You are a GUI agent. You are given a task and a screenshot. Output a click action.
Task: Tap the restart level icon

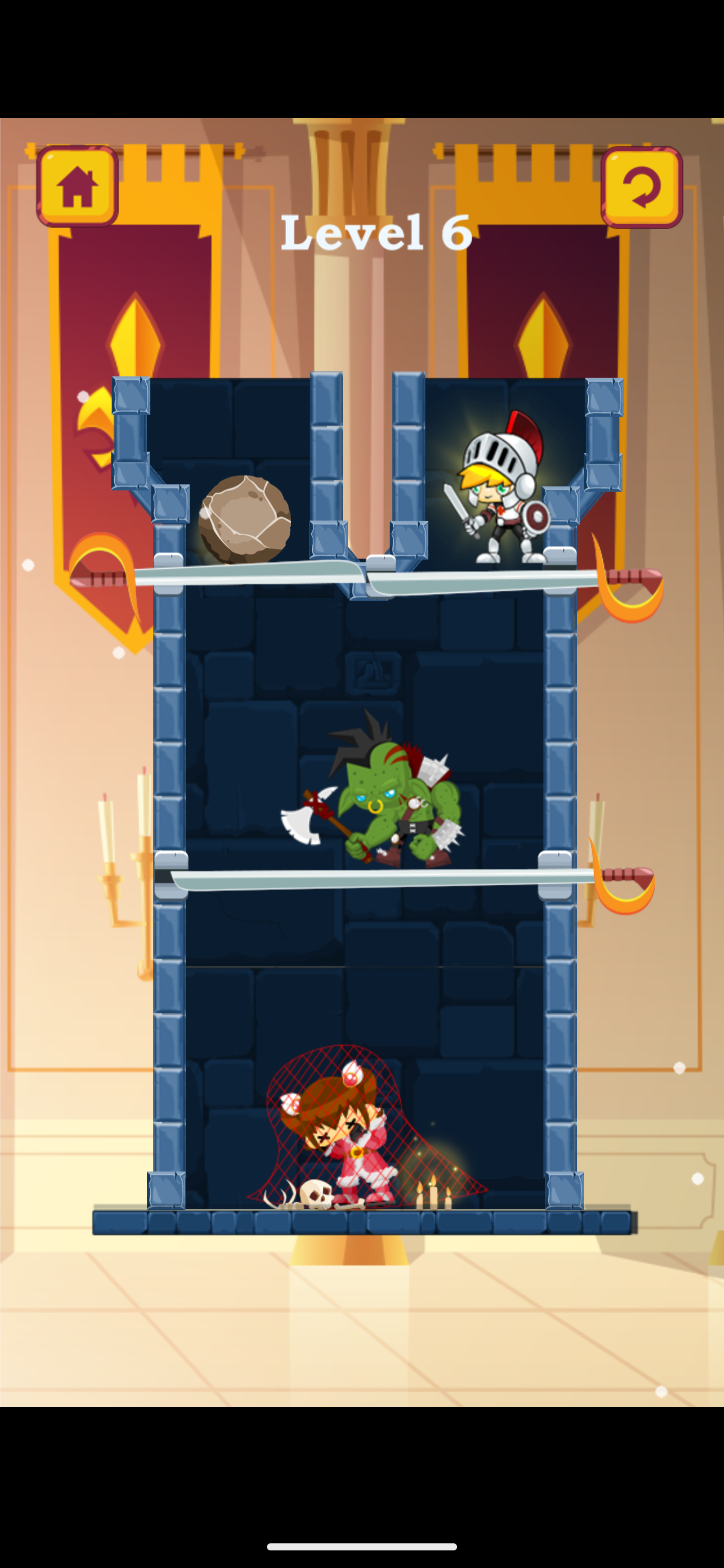(x=644, y=186)
